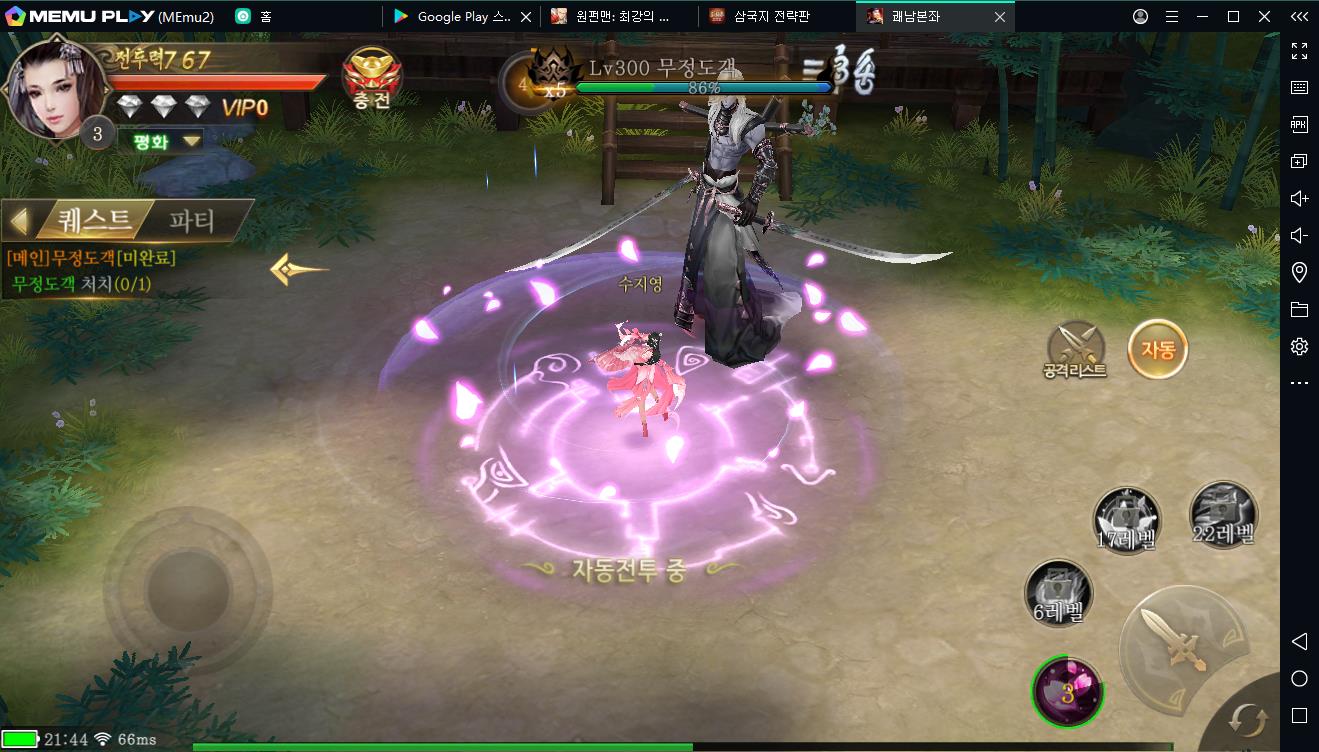Open the player character portrait

(x=55, y=88)
